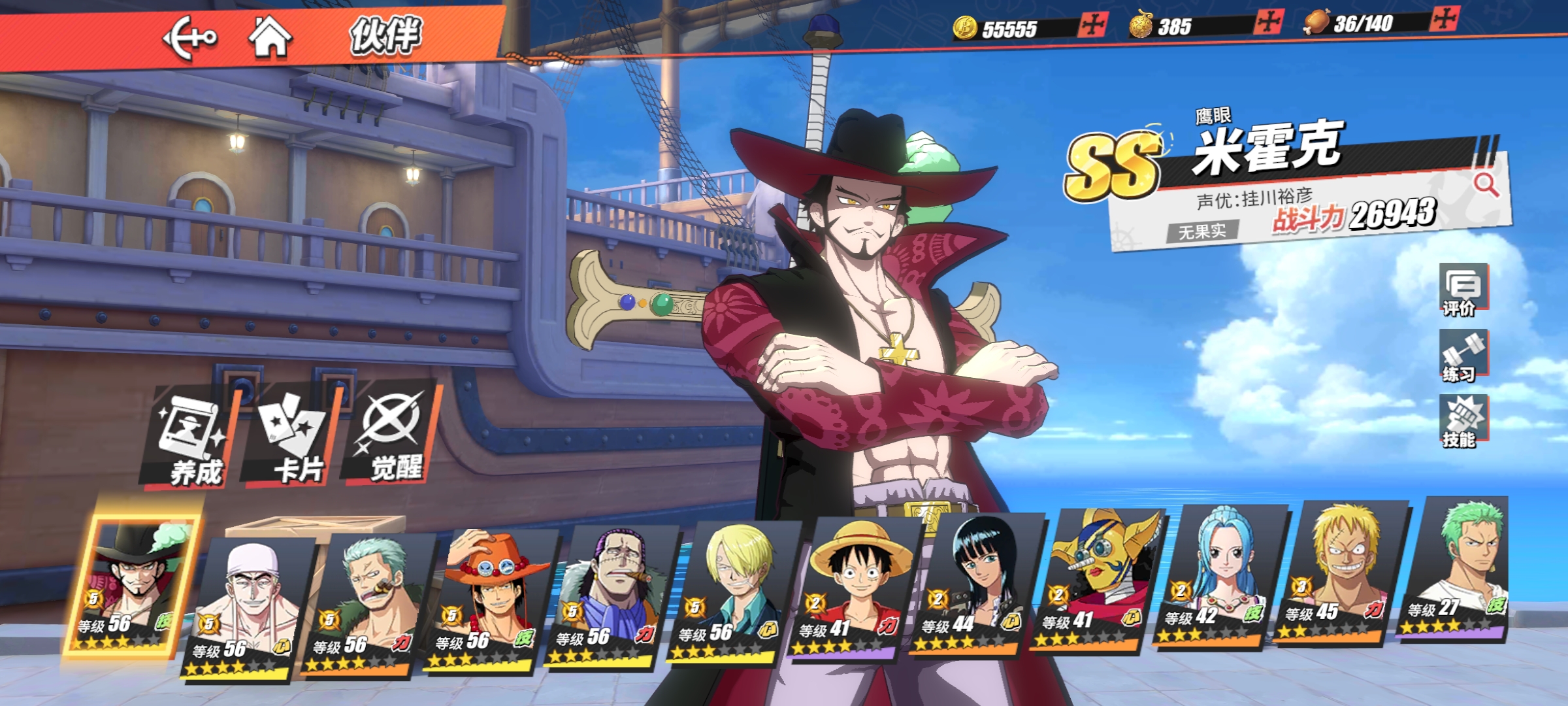Open Mihawk's details with magnifier icon

[x=1486, y=185]
